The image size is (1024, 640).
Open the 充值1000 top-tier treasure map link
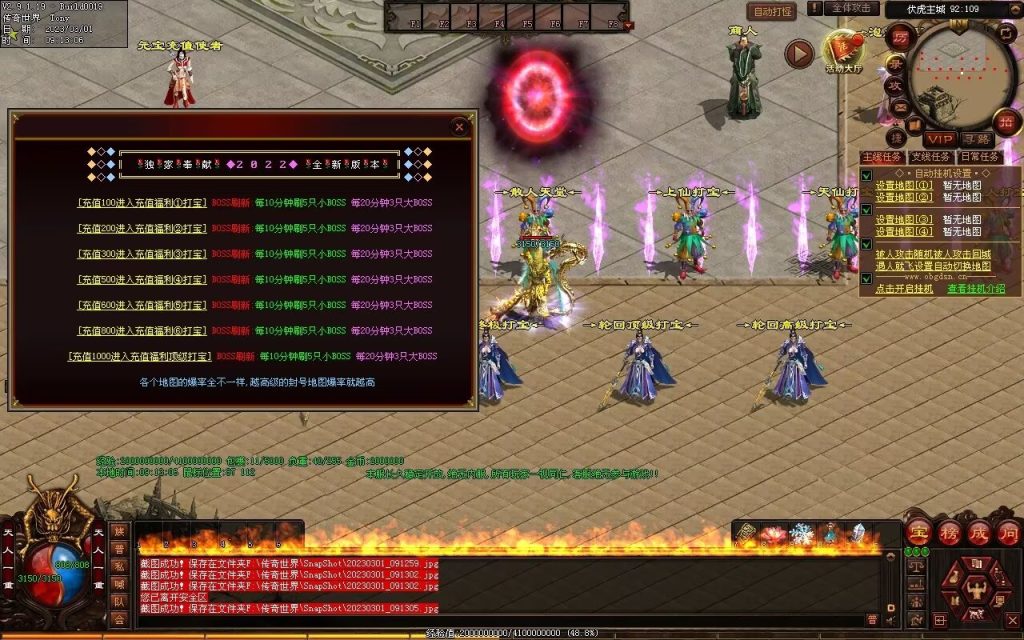(x=138, y=356)
